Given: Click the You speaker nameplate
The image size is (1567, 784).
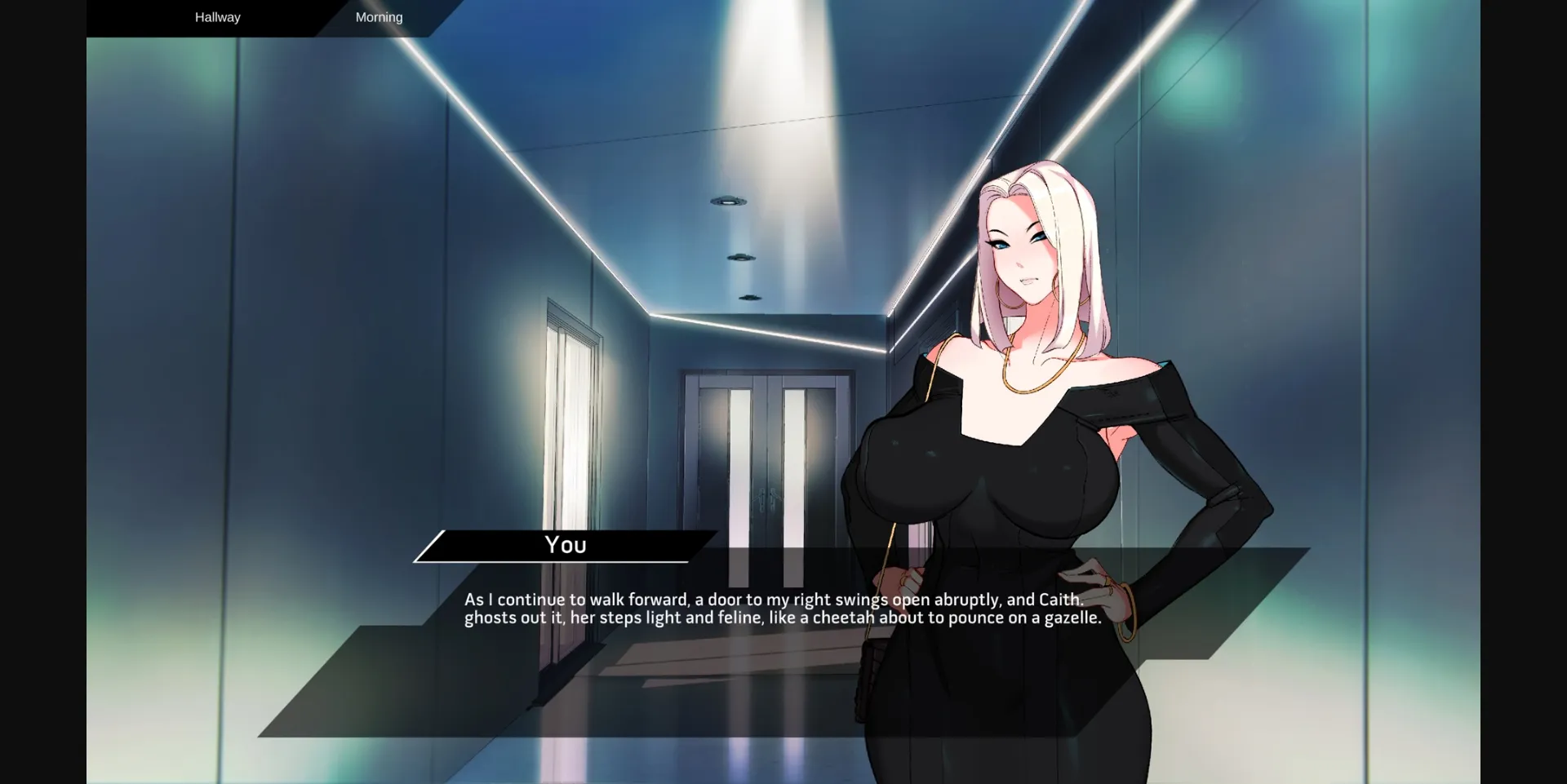Looking at the screenshot, I should tap(565, 545).
